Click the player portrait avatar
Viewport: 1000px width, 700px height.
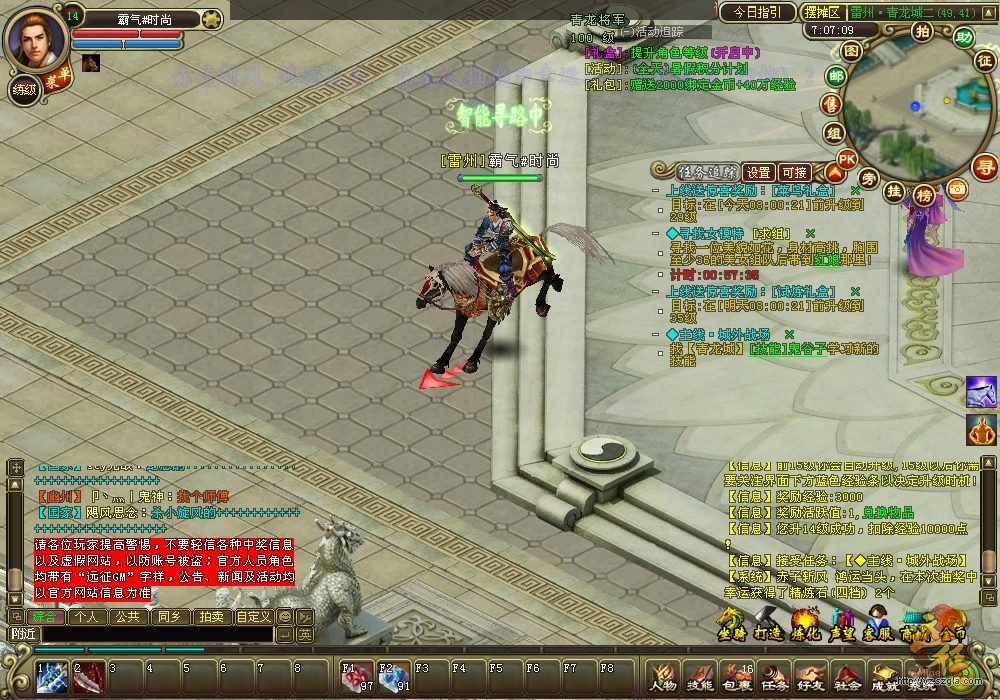pos(36,38)
